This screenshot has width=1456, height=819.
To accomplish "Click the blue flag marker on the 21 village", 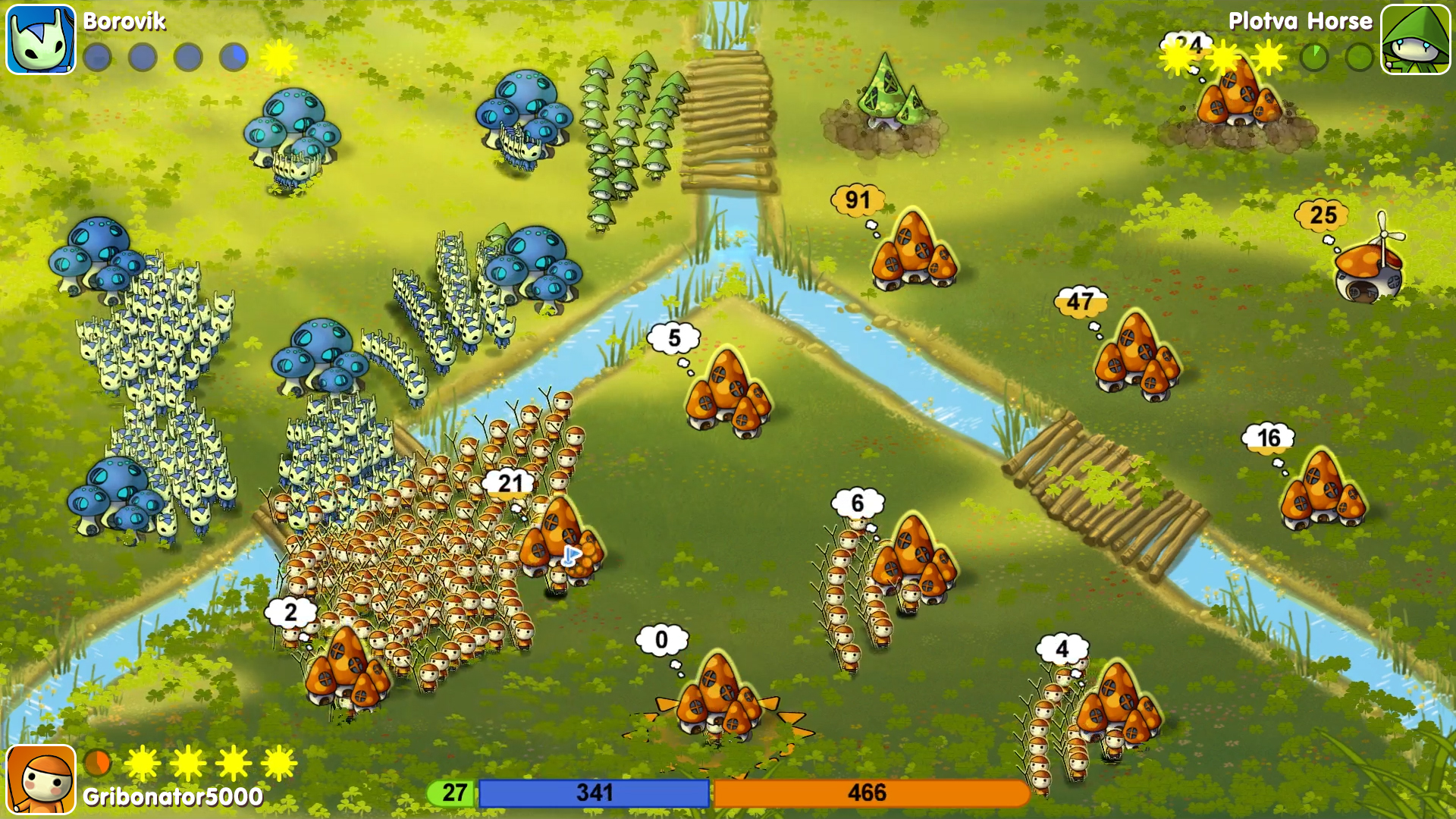I will coord(574,557).
